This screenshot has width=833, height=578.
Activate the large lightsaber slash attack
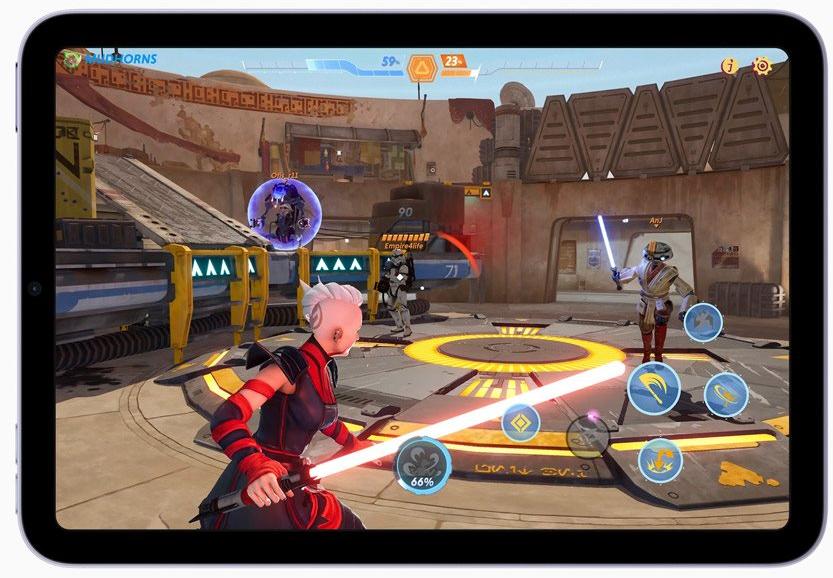click(654, 388)
